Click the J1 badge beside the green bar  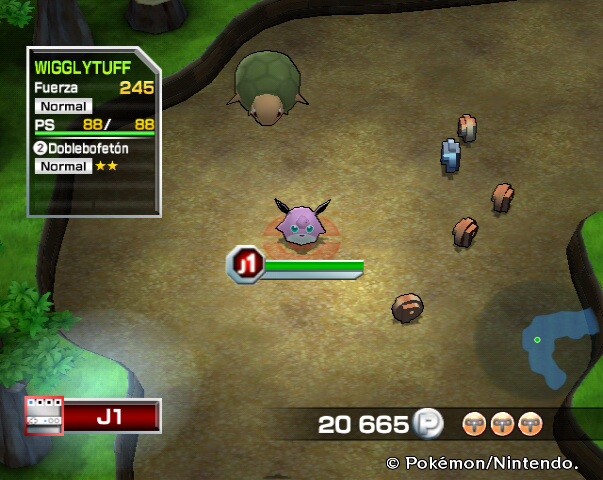coord(245,263)
